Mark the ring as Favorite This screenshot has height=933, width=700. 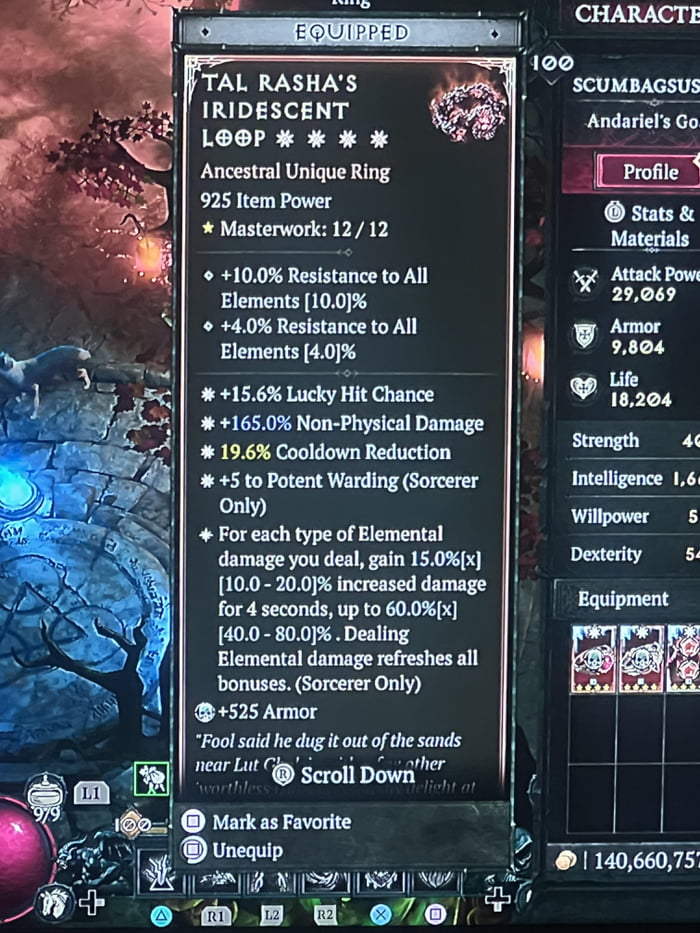click(281, 822)
